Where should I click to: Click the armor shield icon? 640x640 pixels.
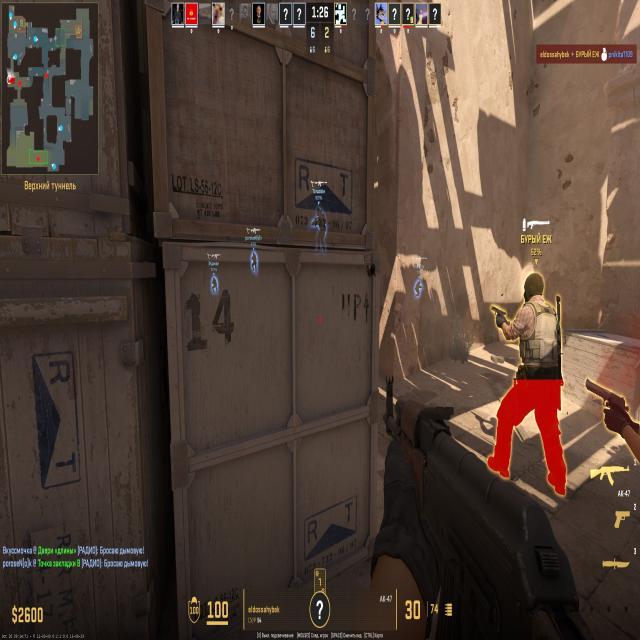pyautogui.click(x=194, y=609)
